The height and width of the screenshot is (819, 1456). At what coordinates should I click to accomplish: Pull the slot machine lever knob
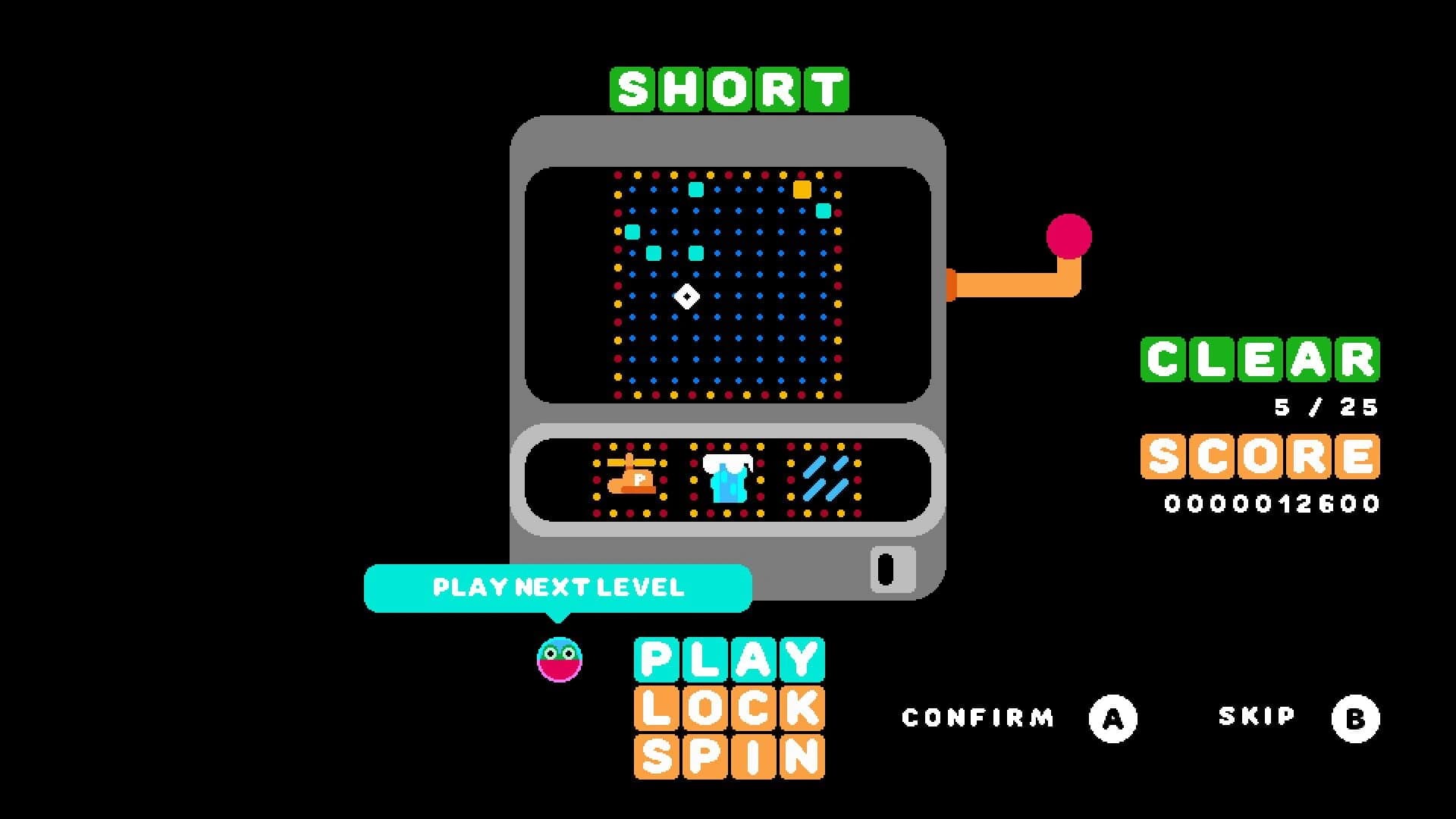tap(1068, 235)
